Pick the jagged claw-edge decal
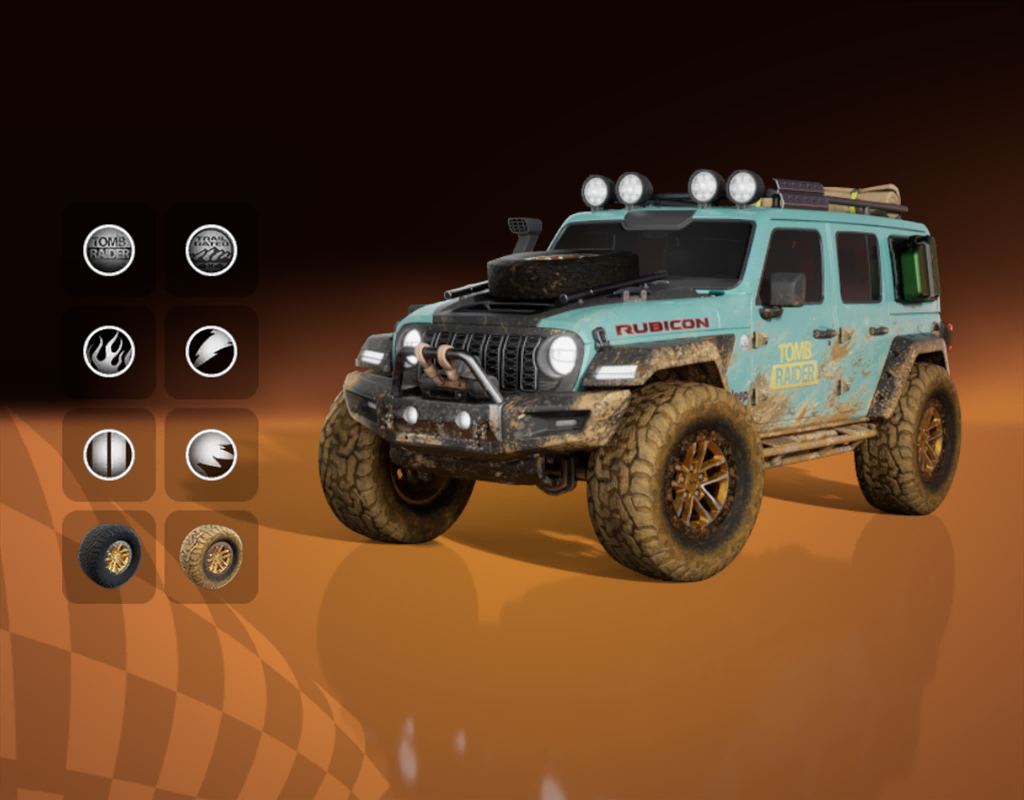The height and width of the screenshot is (800, 1024). 211,454
